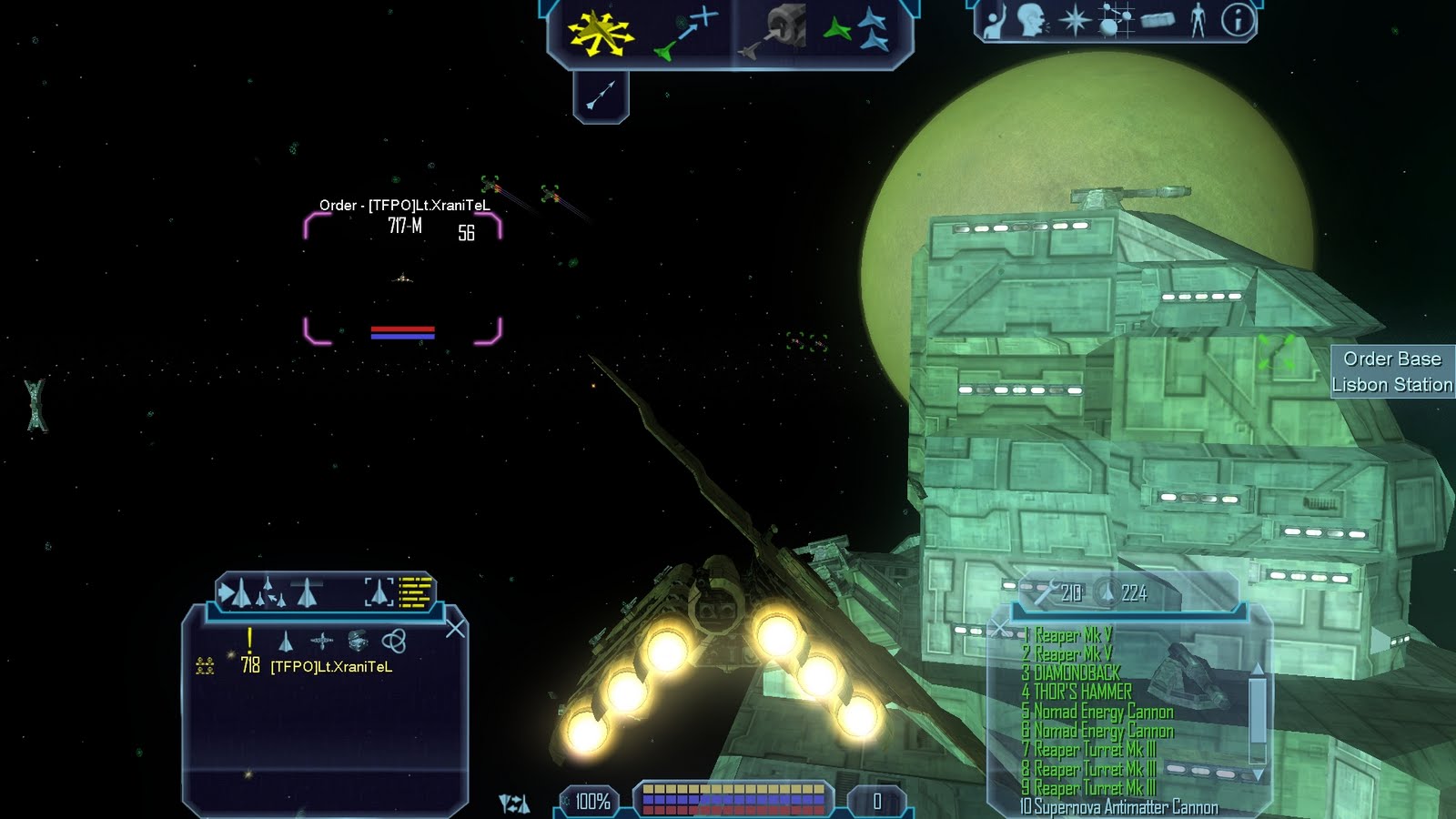
Task: Select the Go To maneuver icon
Action: [687, 35]
